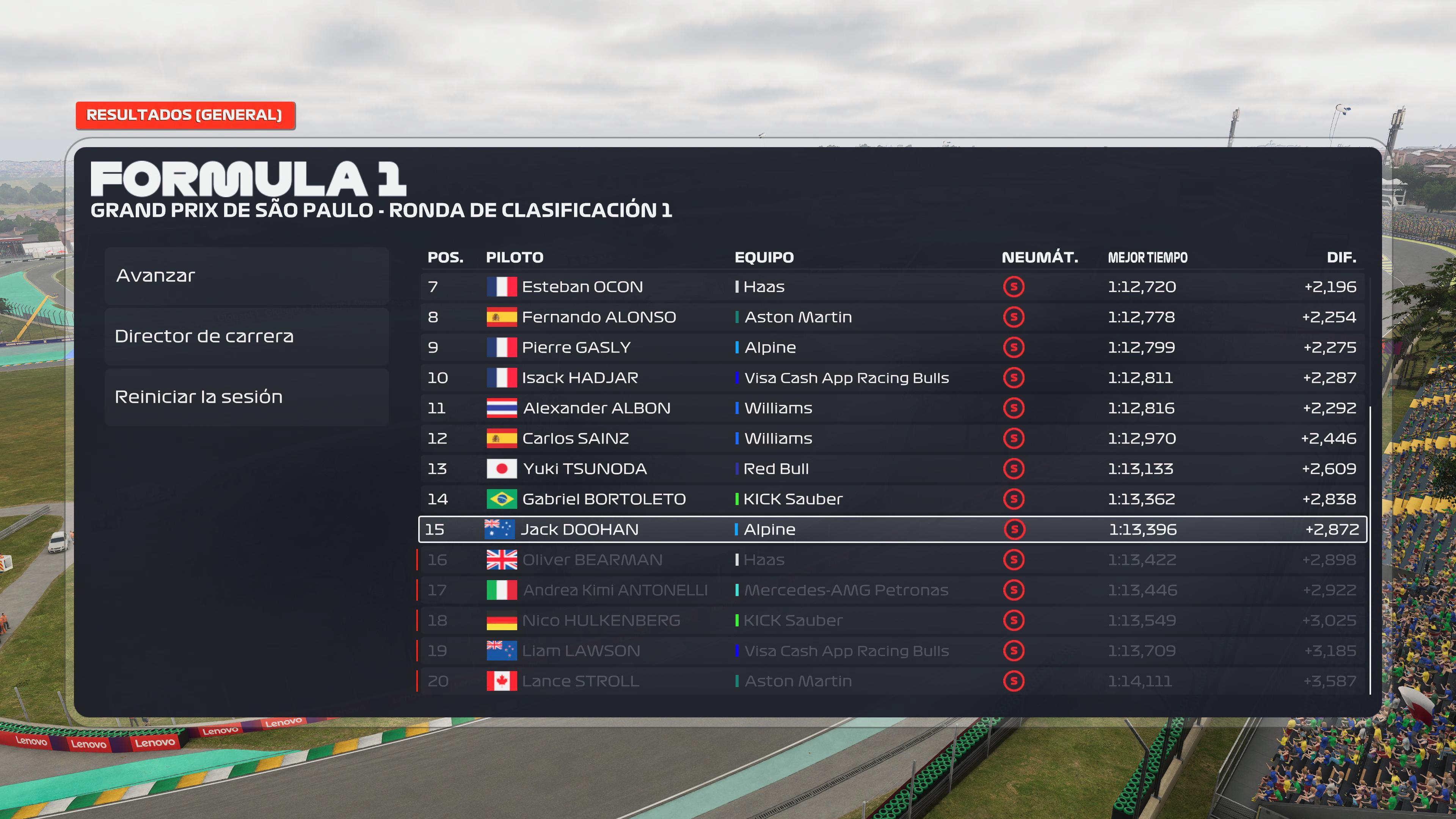
Task: Select Gabriel BORTOLETO's results row
Action: click(892, 499)
